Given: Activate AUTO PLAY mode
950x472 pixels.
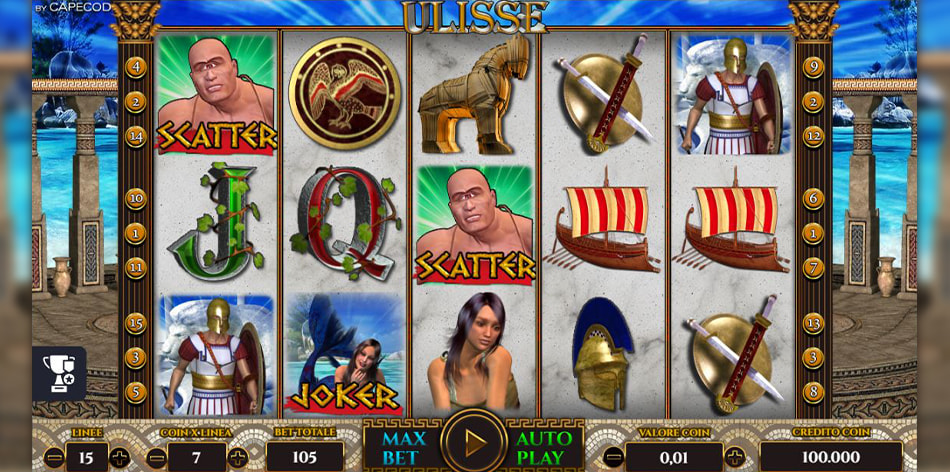Looking at the screenshot, I should pyautogui.click(x=544, y=448).
